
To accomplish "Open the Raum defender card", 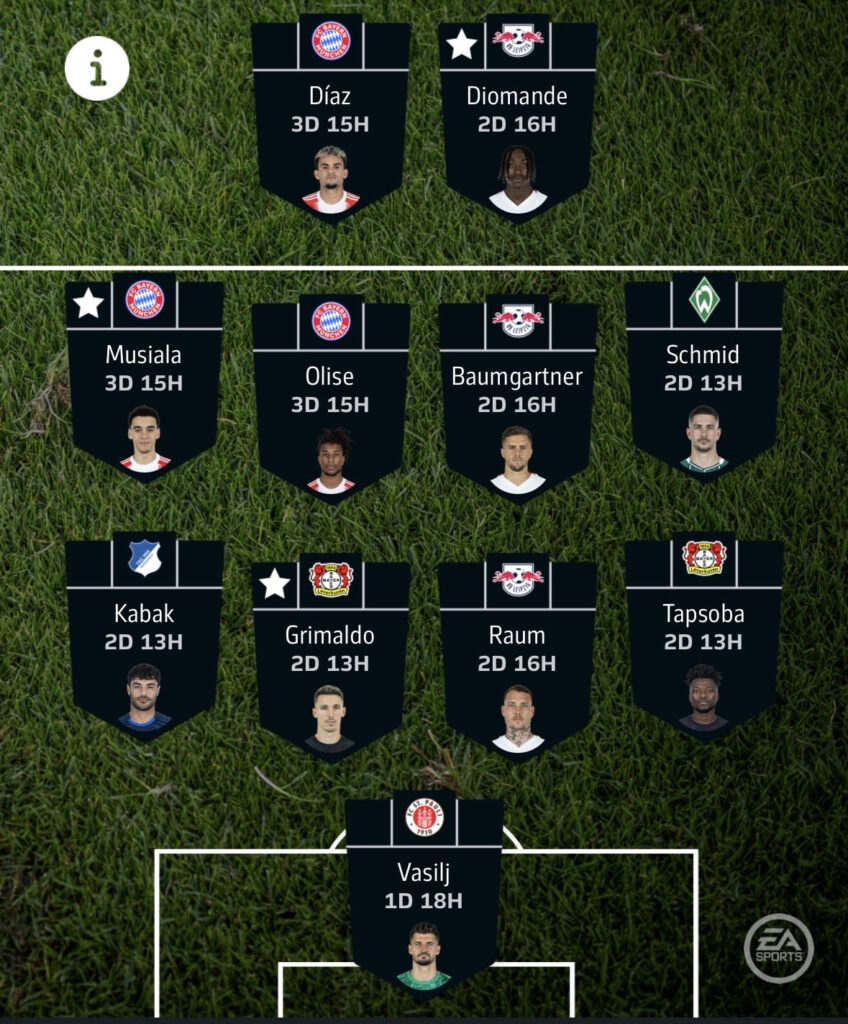I will click(517, 660).
